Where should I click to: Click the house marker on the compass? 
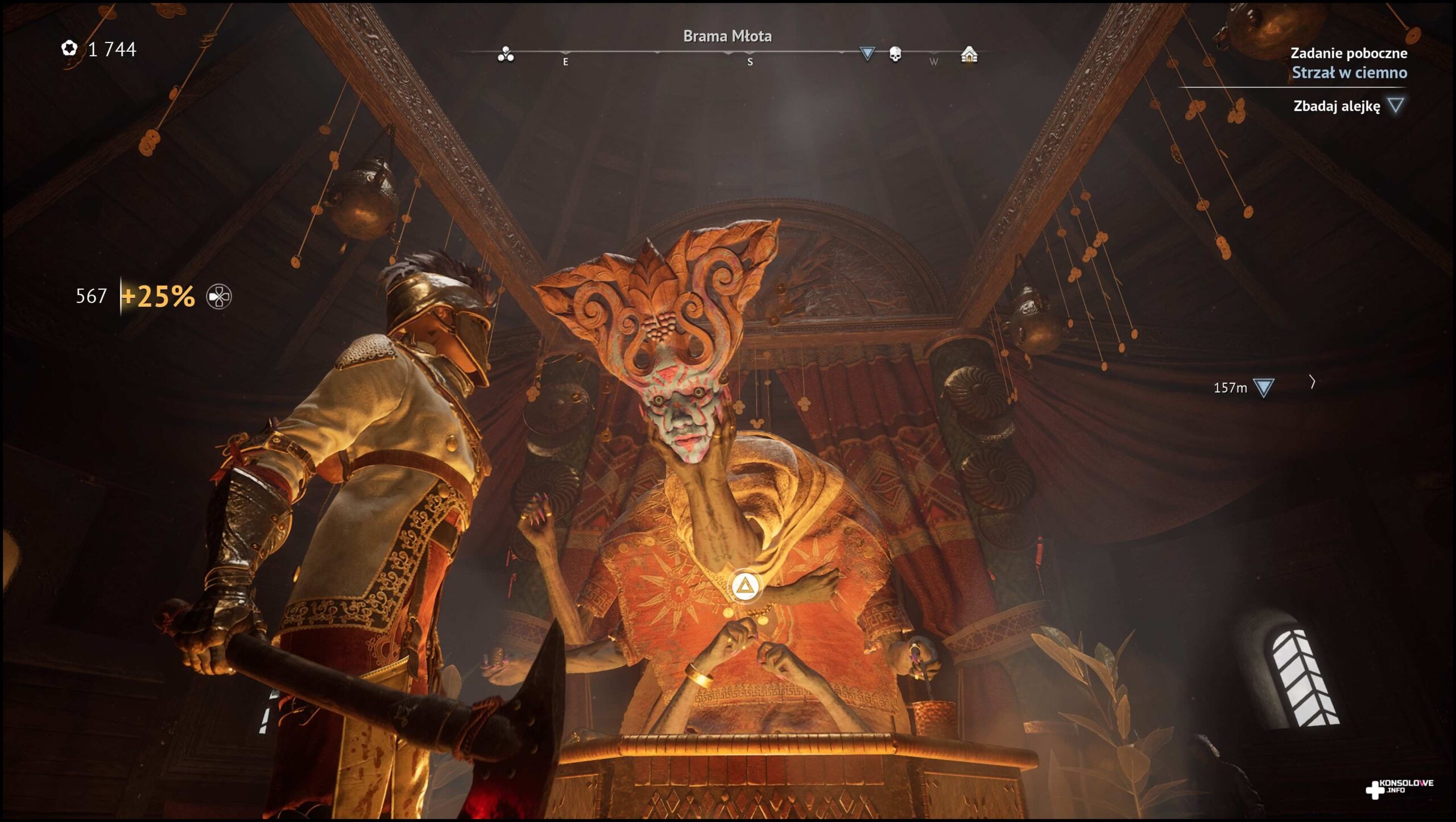(x=969, y=55)
